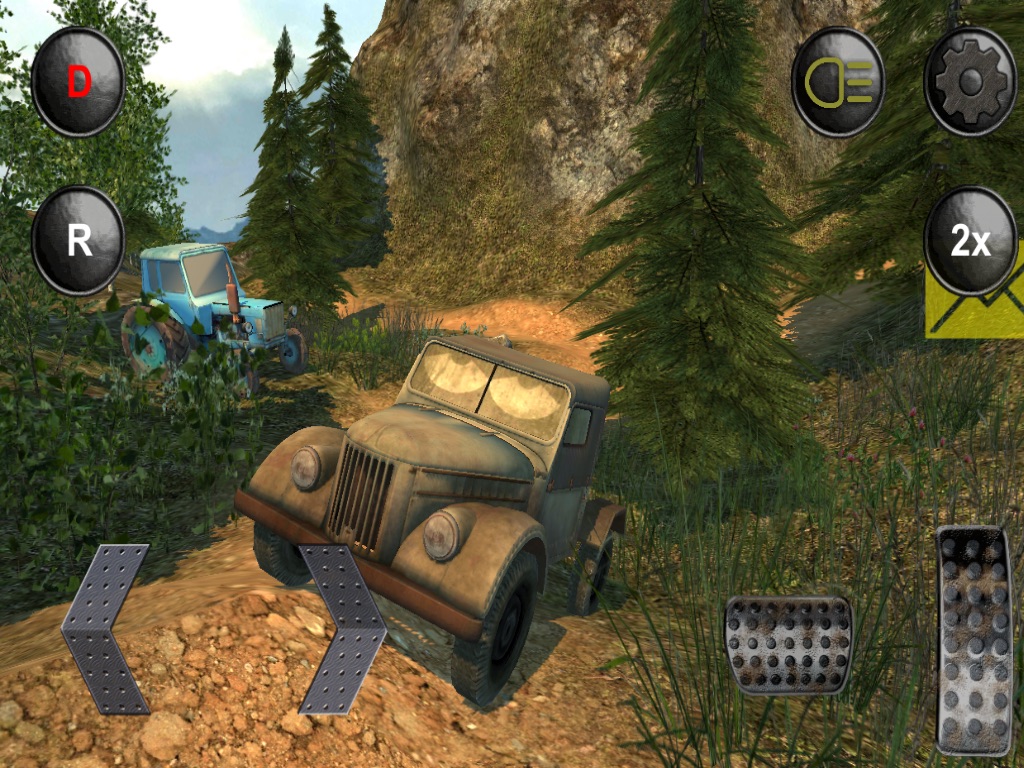Engage reverse gear with the R button
Image resolution: width=1024 pixels, height=768 pixels.
(78, 240)
